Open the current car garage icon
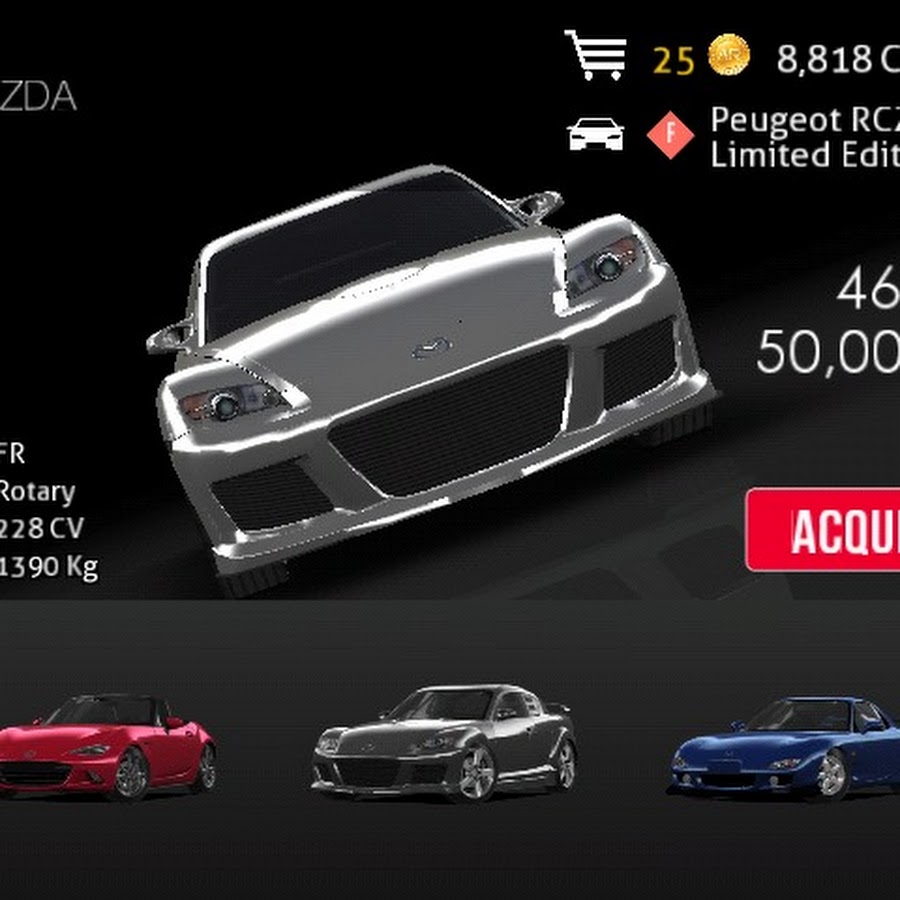Screen dimensions: 900x900 (x=596, y=135)
